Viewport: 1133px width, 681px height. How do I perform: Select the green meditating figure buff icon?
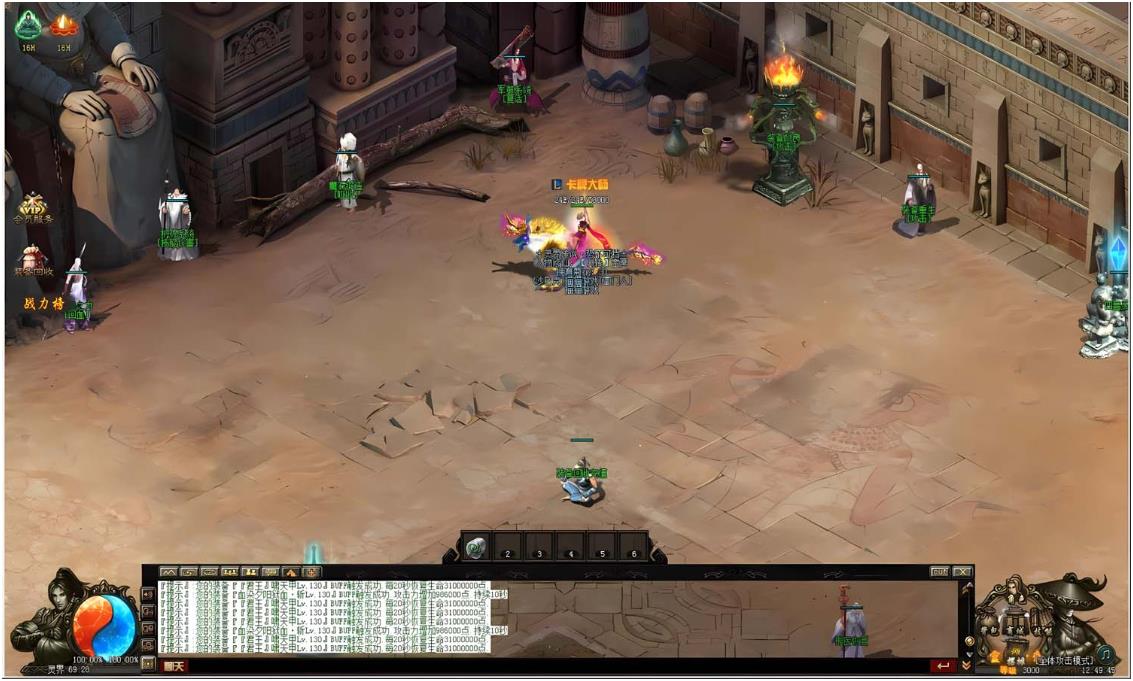28,26
